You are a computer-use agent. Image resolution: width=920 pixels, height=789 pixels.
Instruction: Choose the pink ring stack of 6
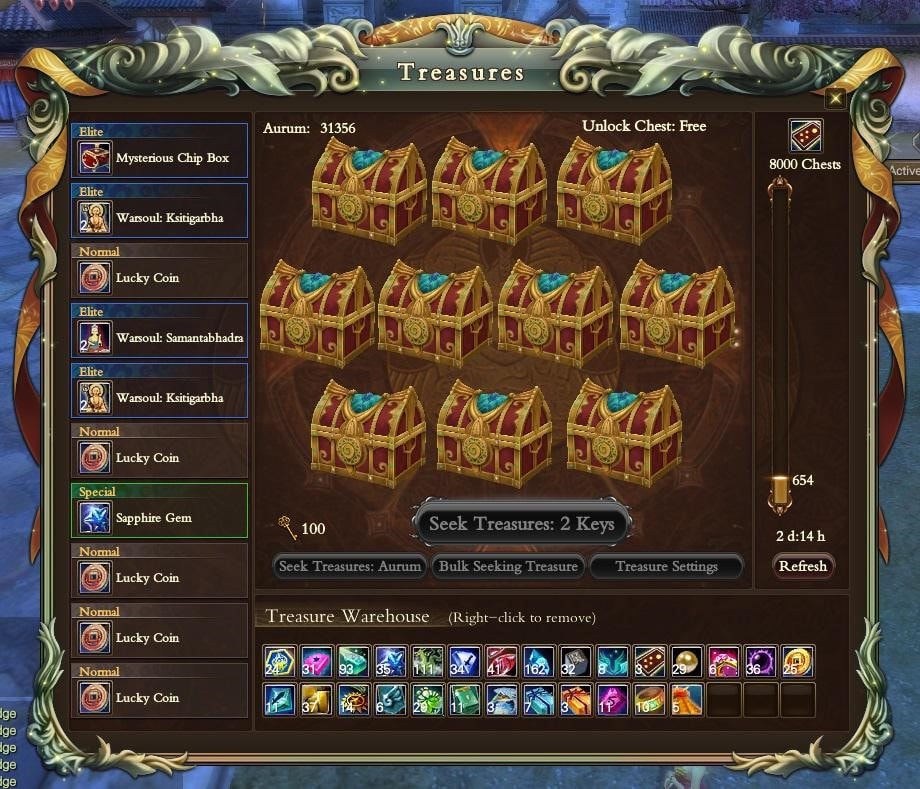[723, 661]
